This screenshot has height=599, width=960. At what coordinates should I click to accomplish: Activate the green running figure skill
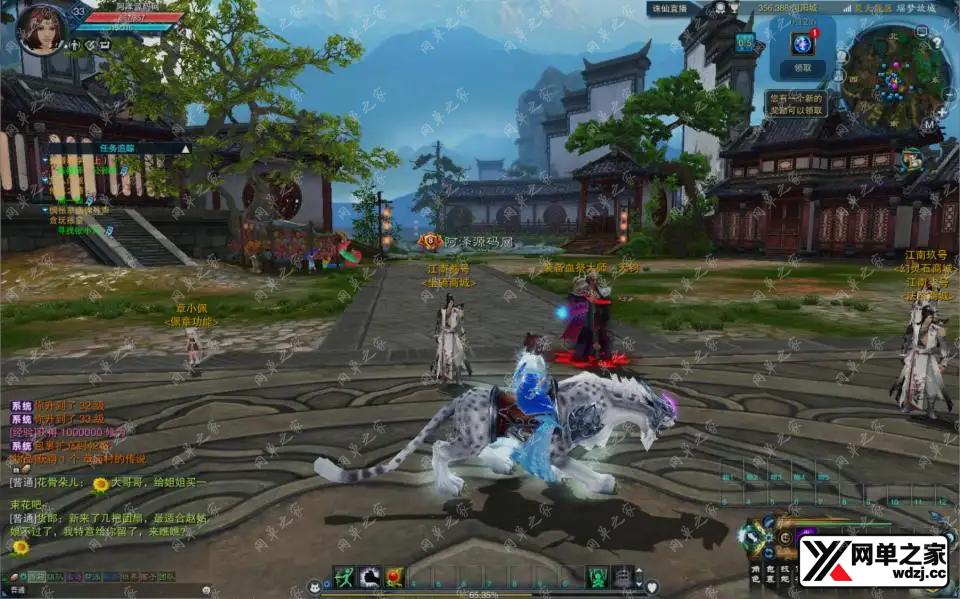point(343,576)
